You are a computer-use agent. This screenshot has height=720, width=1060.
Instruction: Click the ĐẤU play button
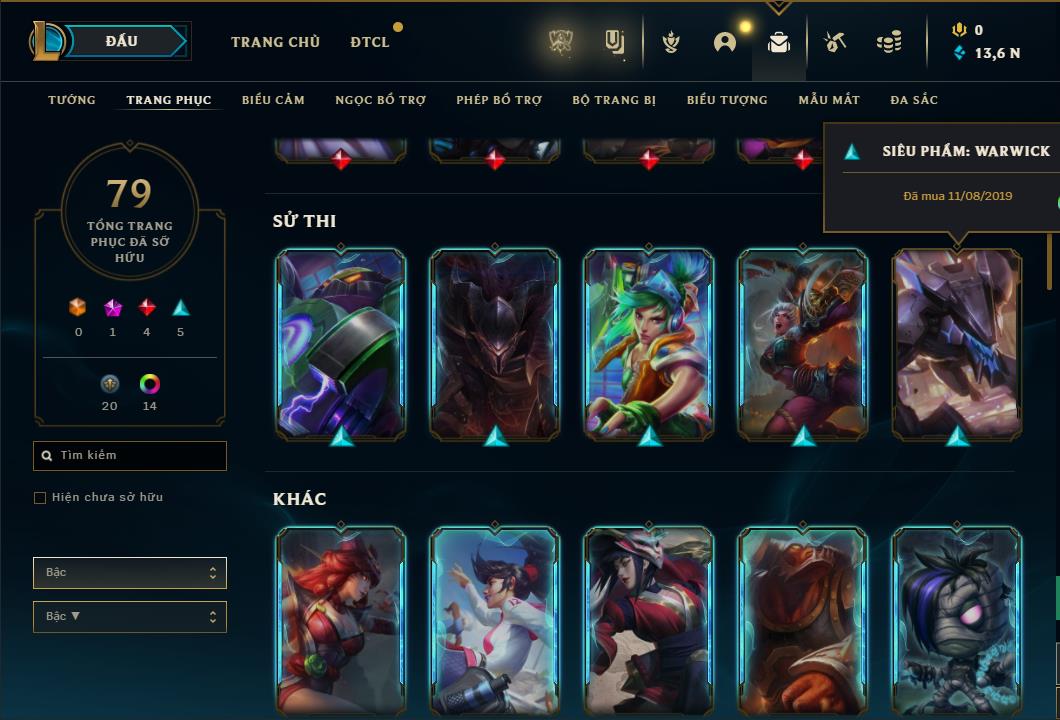(x=122, y=41)
